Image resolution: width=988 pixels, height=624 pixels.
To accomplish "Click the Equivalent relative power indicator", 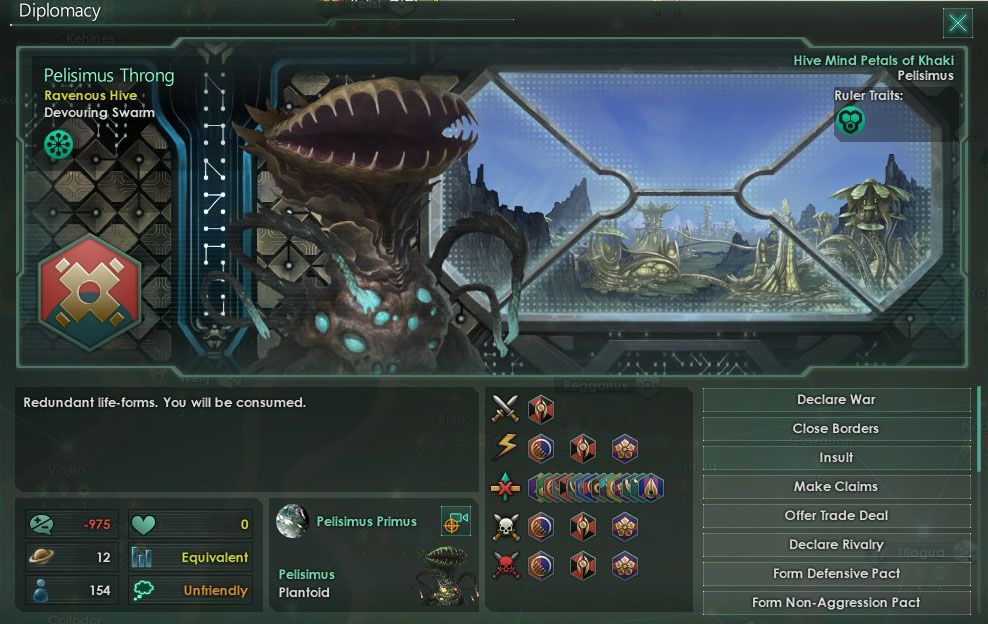I will click(190, 557).
